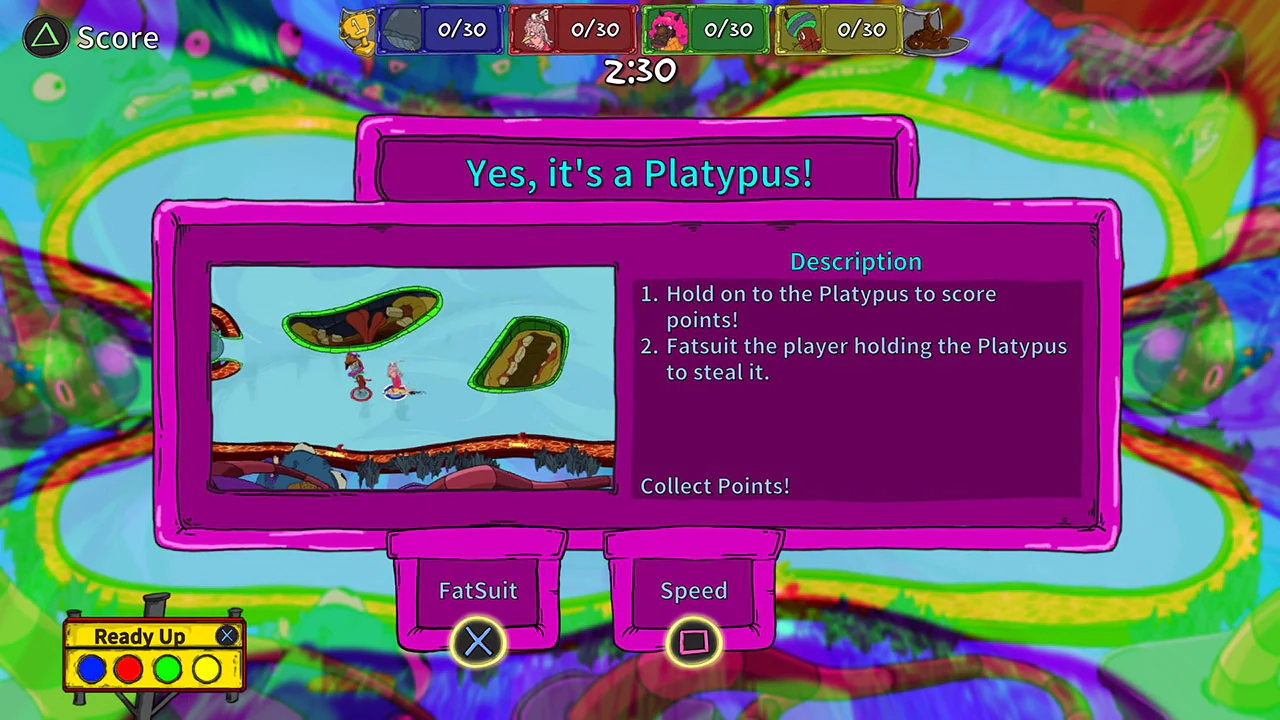Image resolution: width=1280 pixels, height=720 pixels.
Task: Click the poop shovel icon on the scoreboard
Action: pos(932,32)
